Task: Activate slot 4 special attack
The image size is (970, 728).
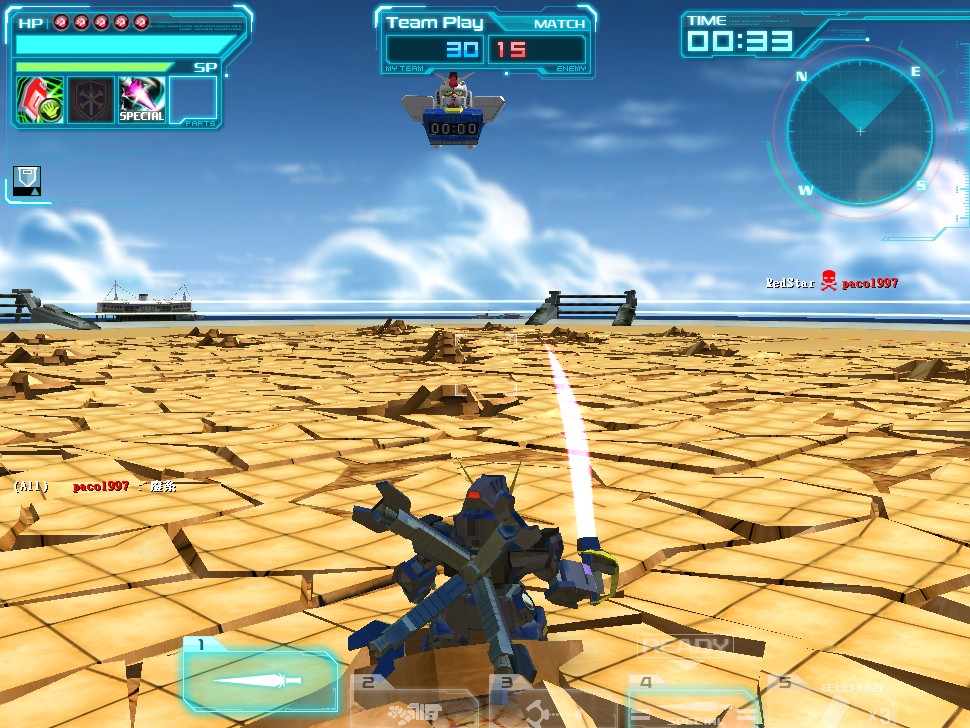Action: (x=690, y=702)
